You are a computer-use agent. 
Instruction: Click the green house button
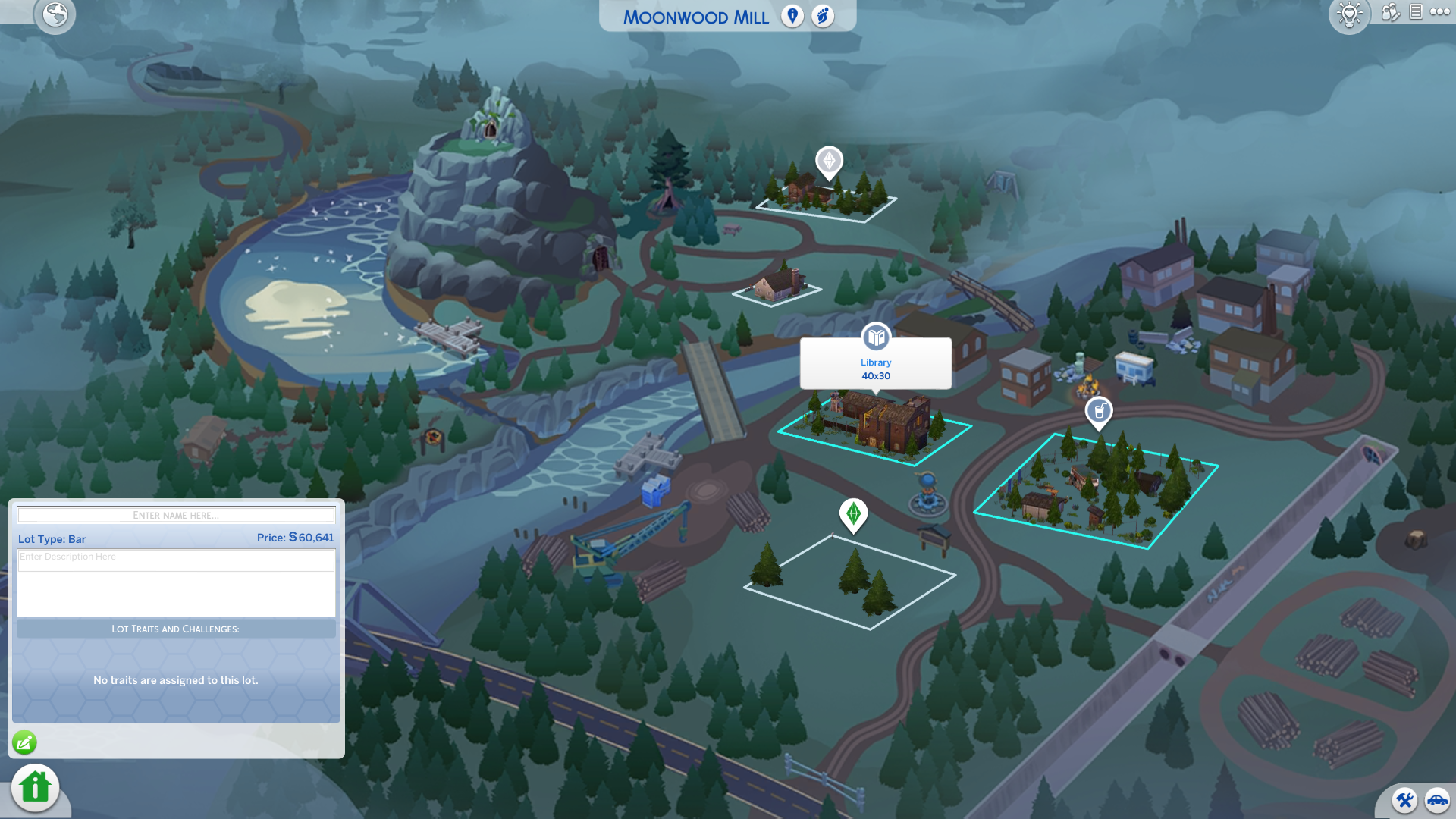pyautogui.click(x=35, y=787)
